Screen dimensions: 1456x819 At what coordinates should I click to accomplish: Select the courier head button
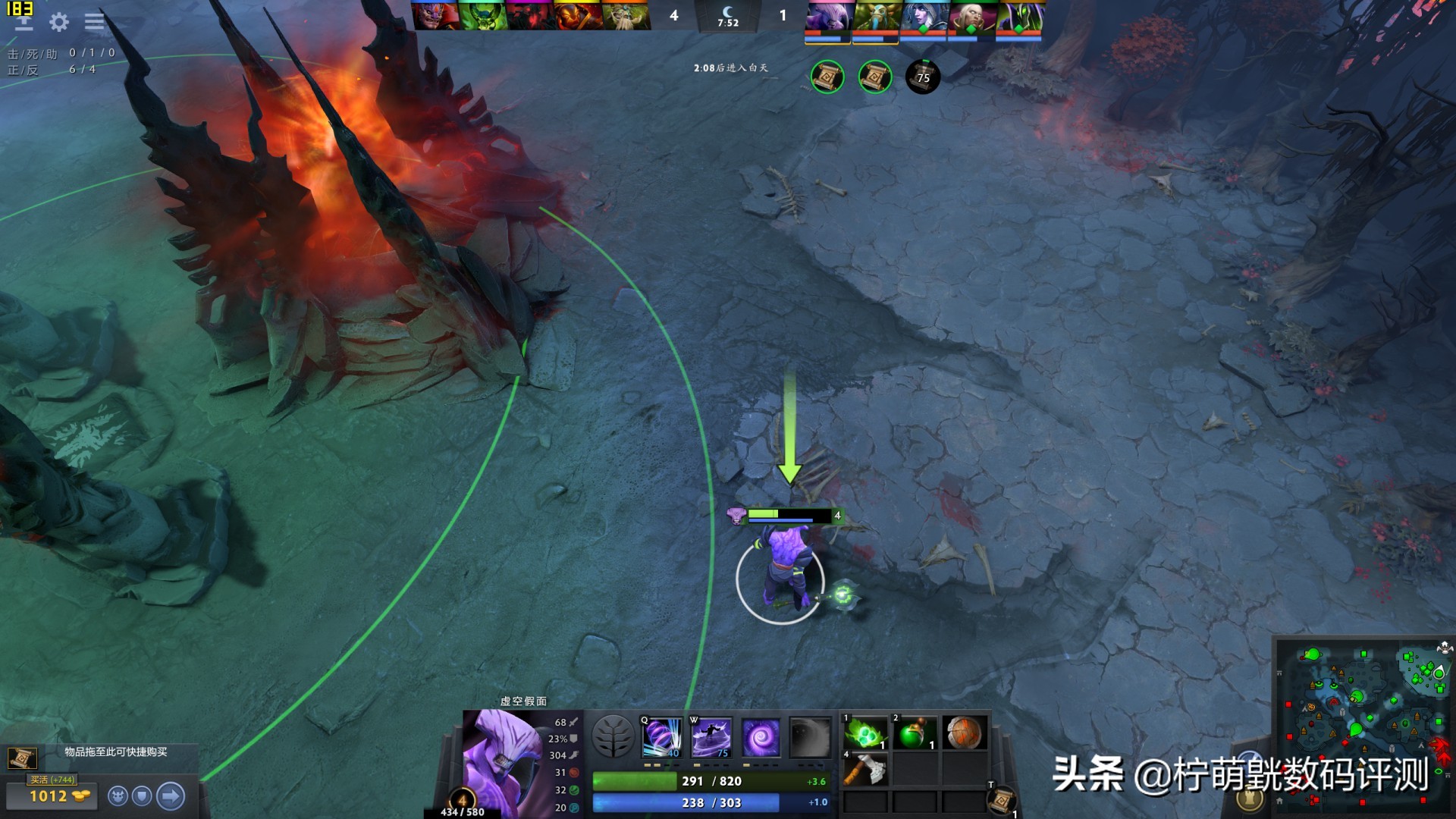(118, 796)
